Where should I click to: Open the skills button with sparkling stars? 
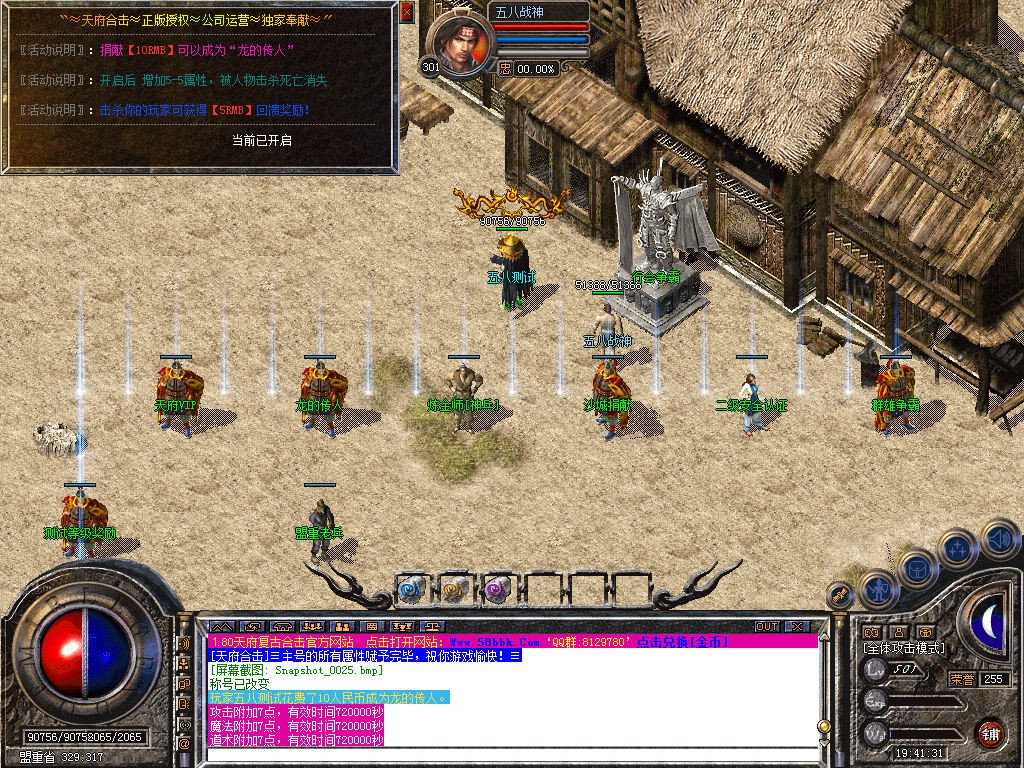(958, 549)
